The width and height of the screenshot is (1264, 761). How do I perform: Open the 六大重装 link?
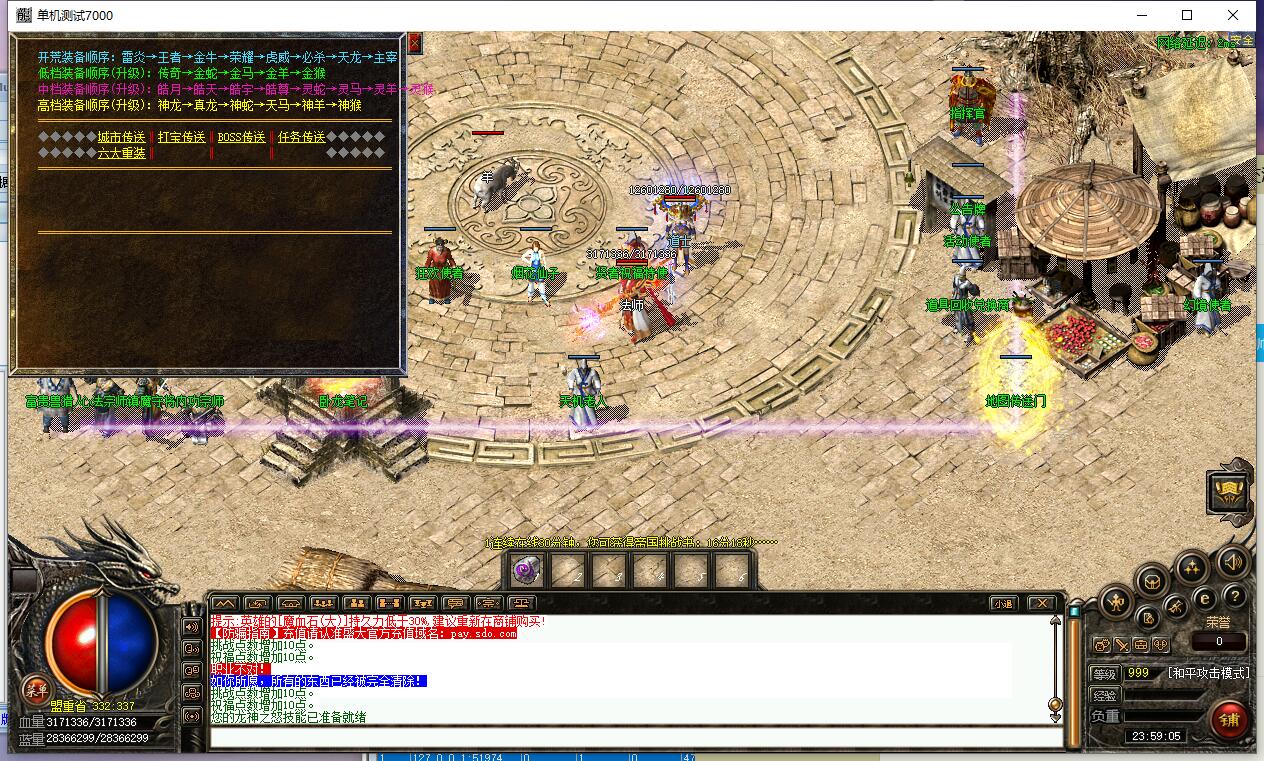pos(121,153)
